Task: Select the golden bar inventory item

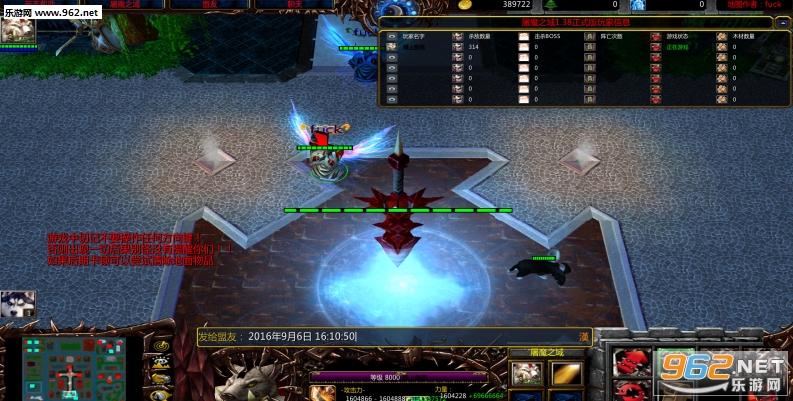Action: 568,374
